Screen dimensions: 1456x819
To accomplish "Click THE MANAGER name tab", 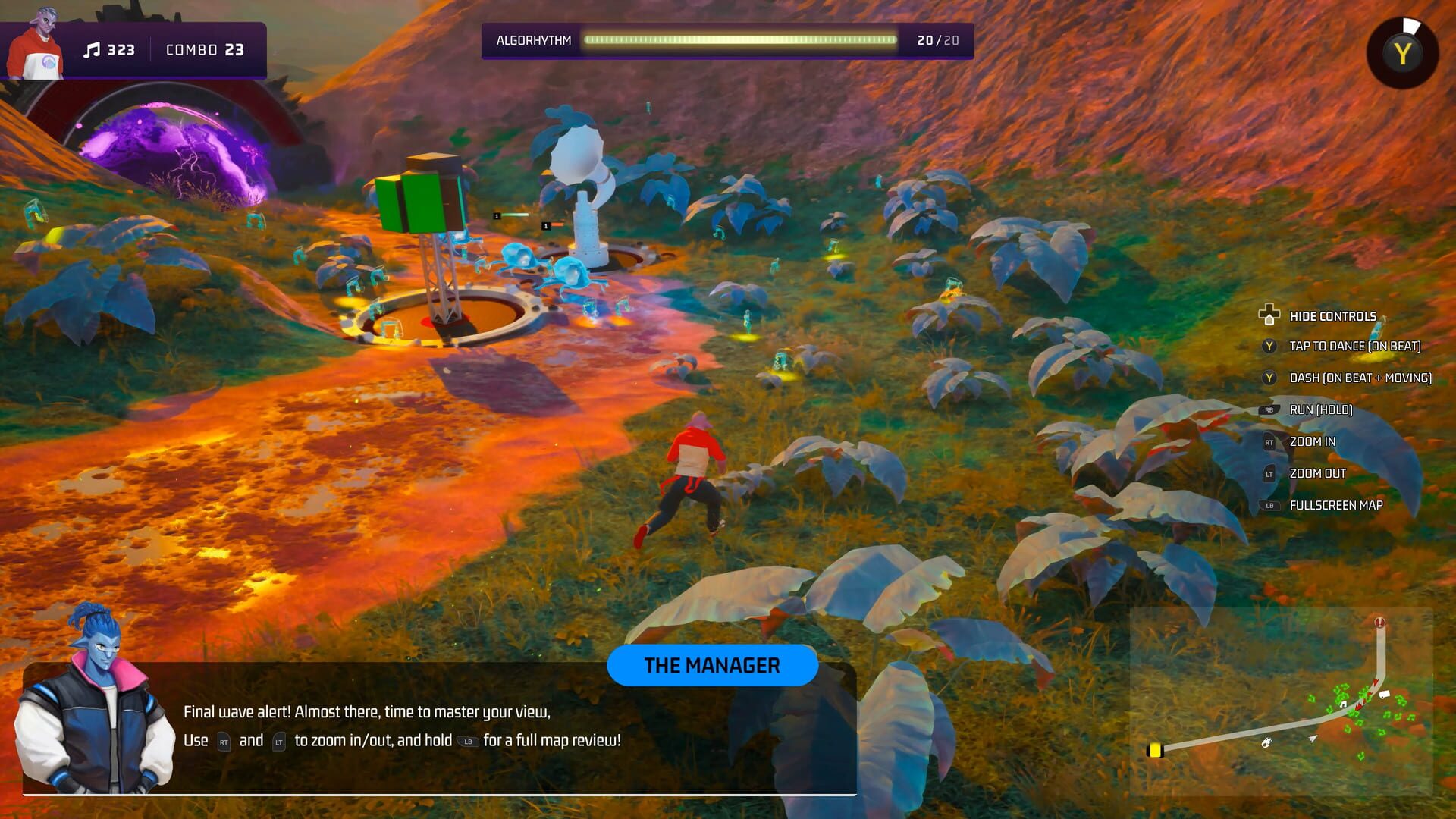I will tap(712, 666).
